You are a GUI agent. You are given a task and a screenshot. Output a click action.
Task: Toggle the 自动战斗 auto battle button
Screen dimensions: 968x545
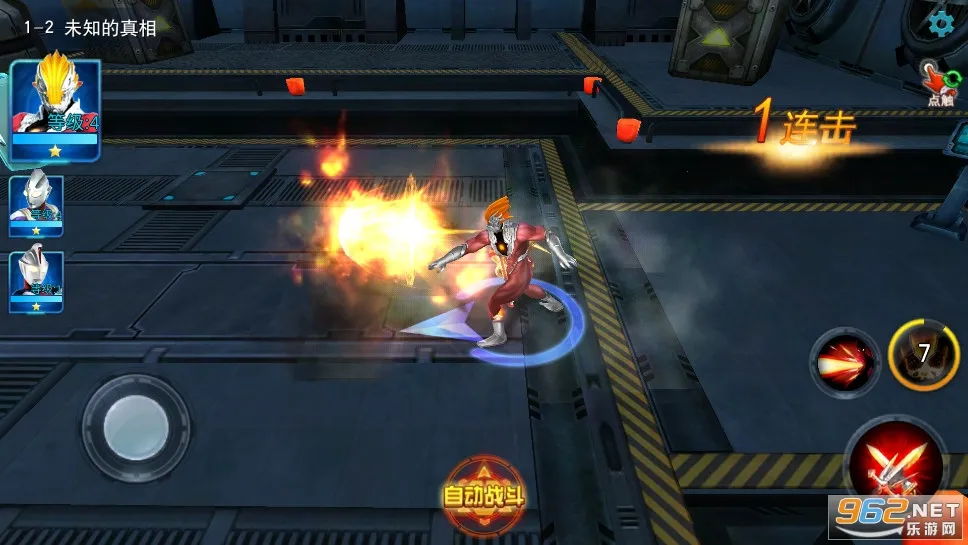pos(484,493)
